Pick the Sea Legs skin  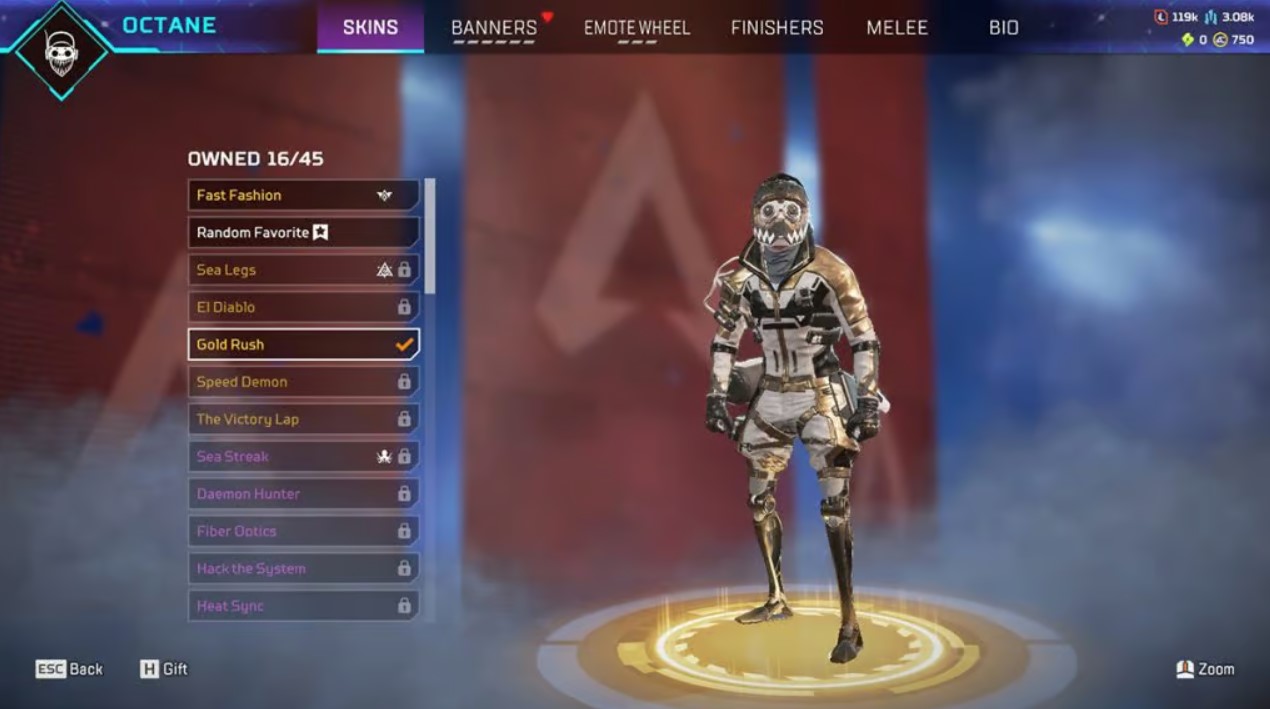click(303, 270)
